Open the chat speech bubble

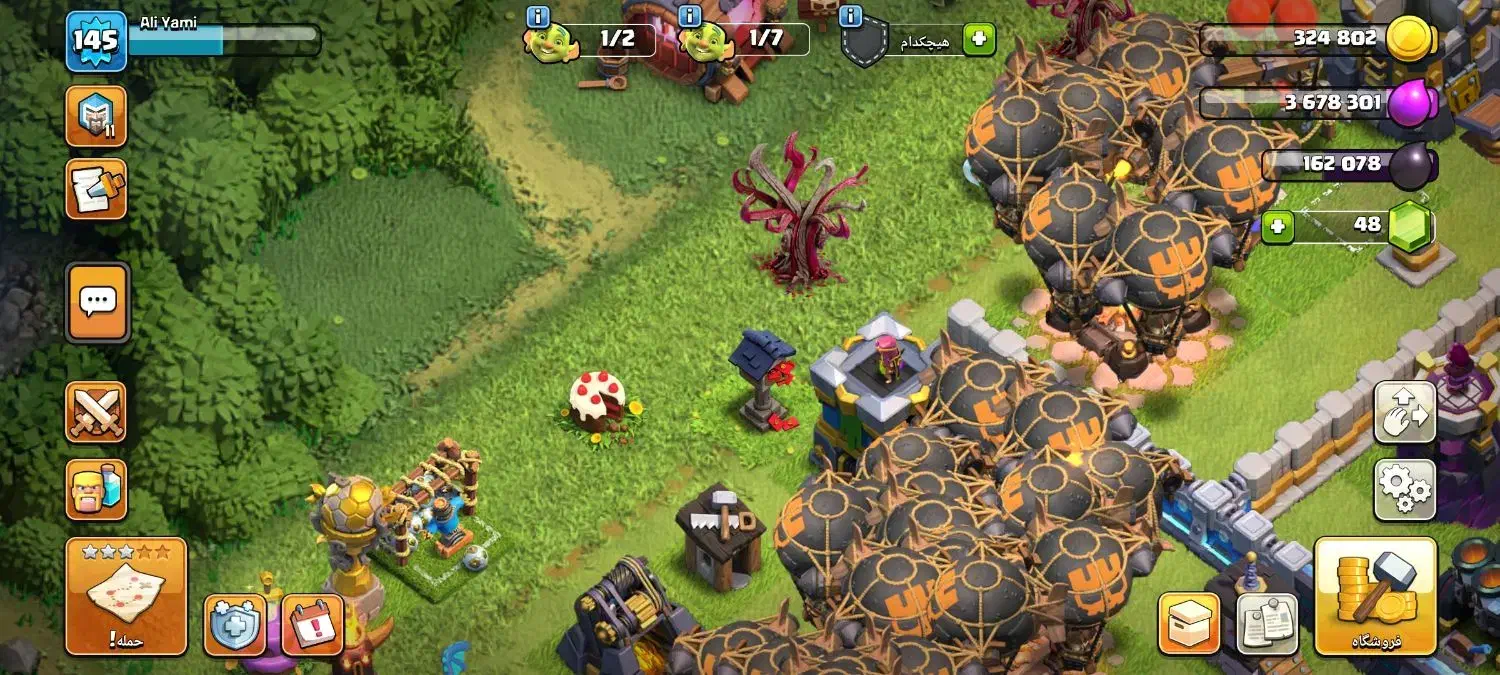[98, 302]
